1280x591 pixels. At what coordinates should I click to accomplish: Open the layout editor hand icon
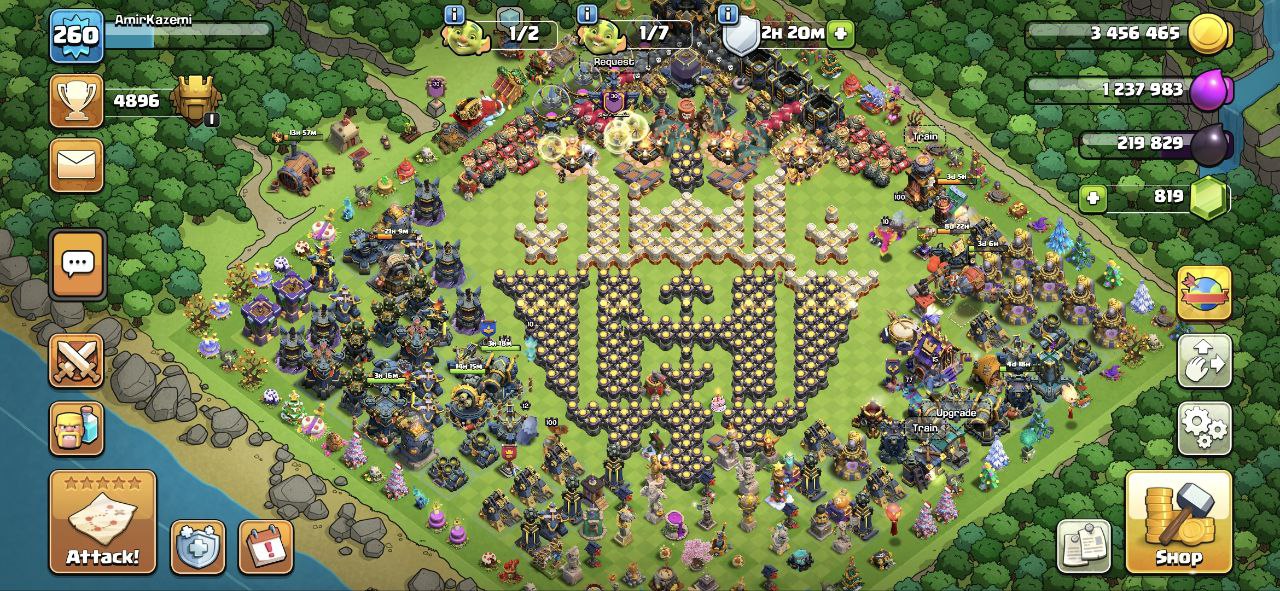point(1204,361)
